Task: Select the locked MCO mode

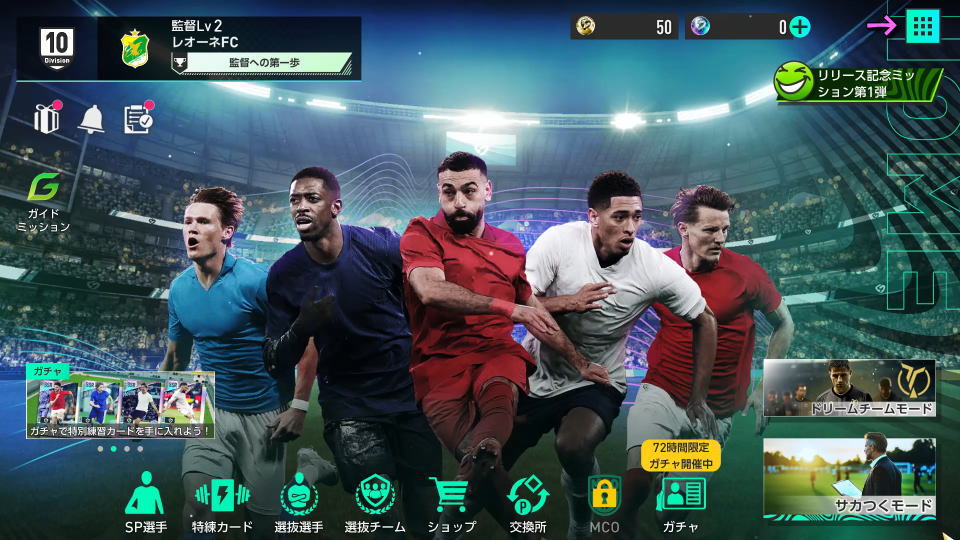Action: [604, 503]
